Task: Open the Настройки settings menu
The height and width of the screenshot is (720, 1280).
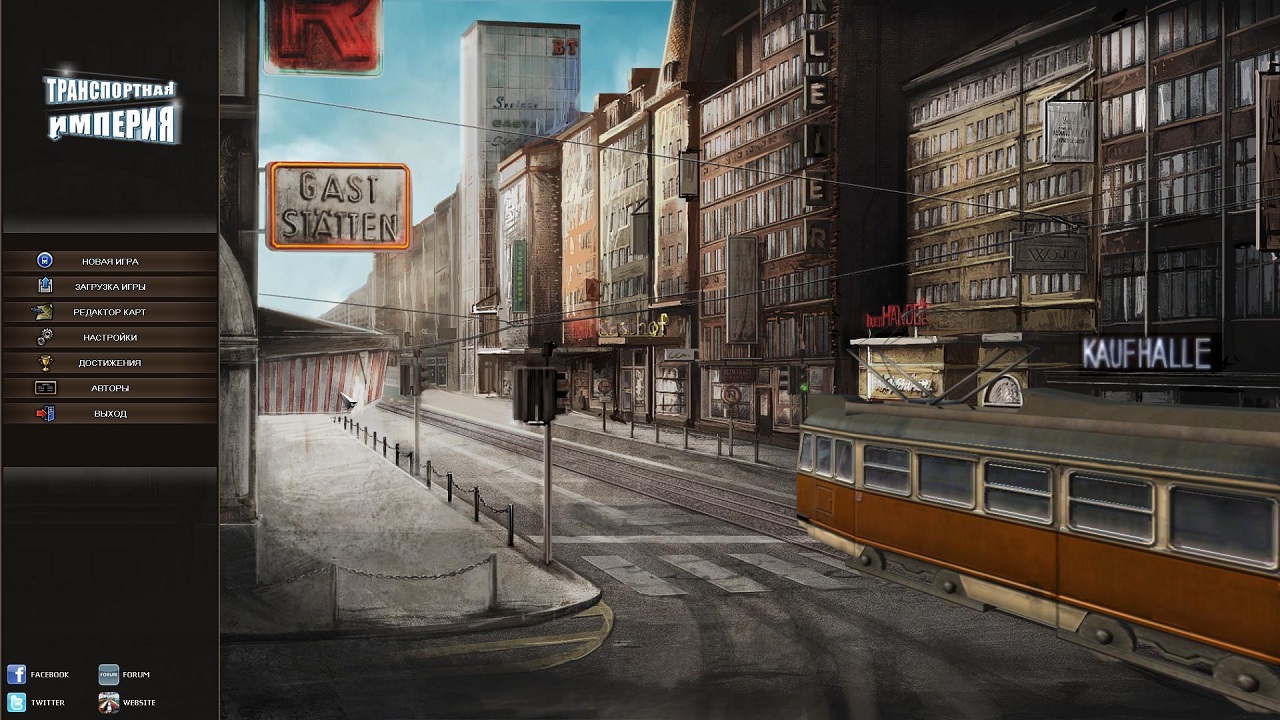Action: 110,338
